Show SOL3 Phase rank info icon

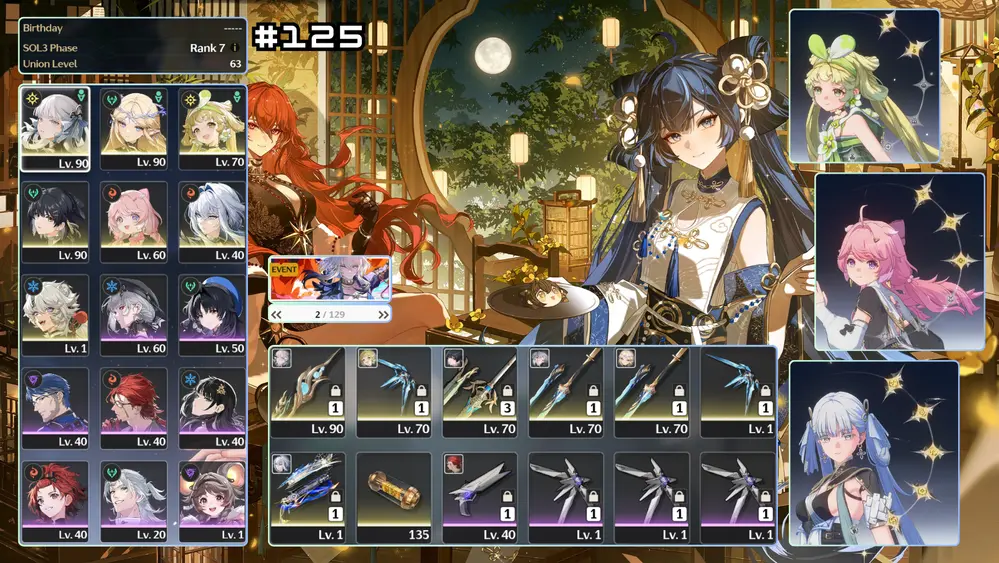click(235, 47)
